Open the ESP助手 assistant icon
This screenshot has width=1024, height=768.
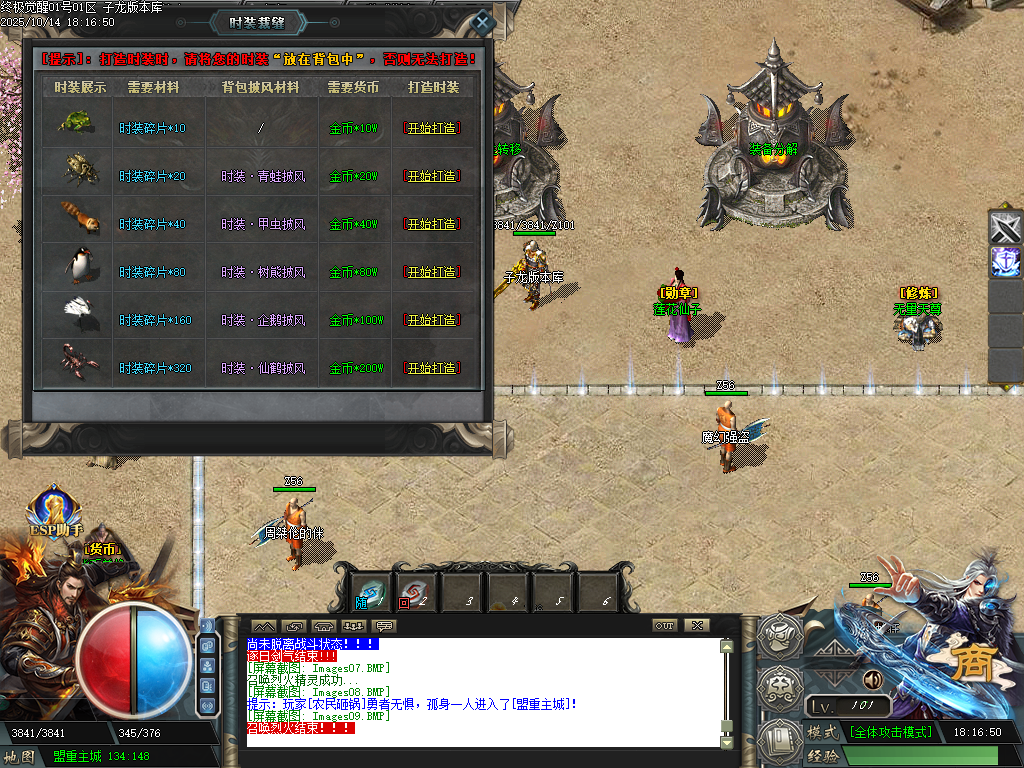(52, 510)
